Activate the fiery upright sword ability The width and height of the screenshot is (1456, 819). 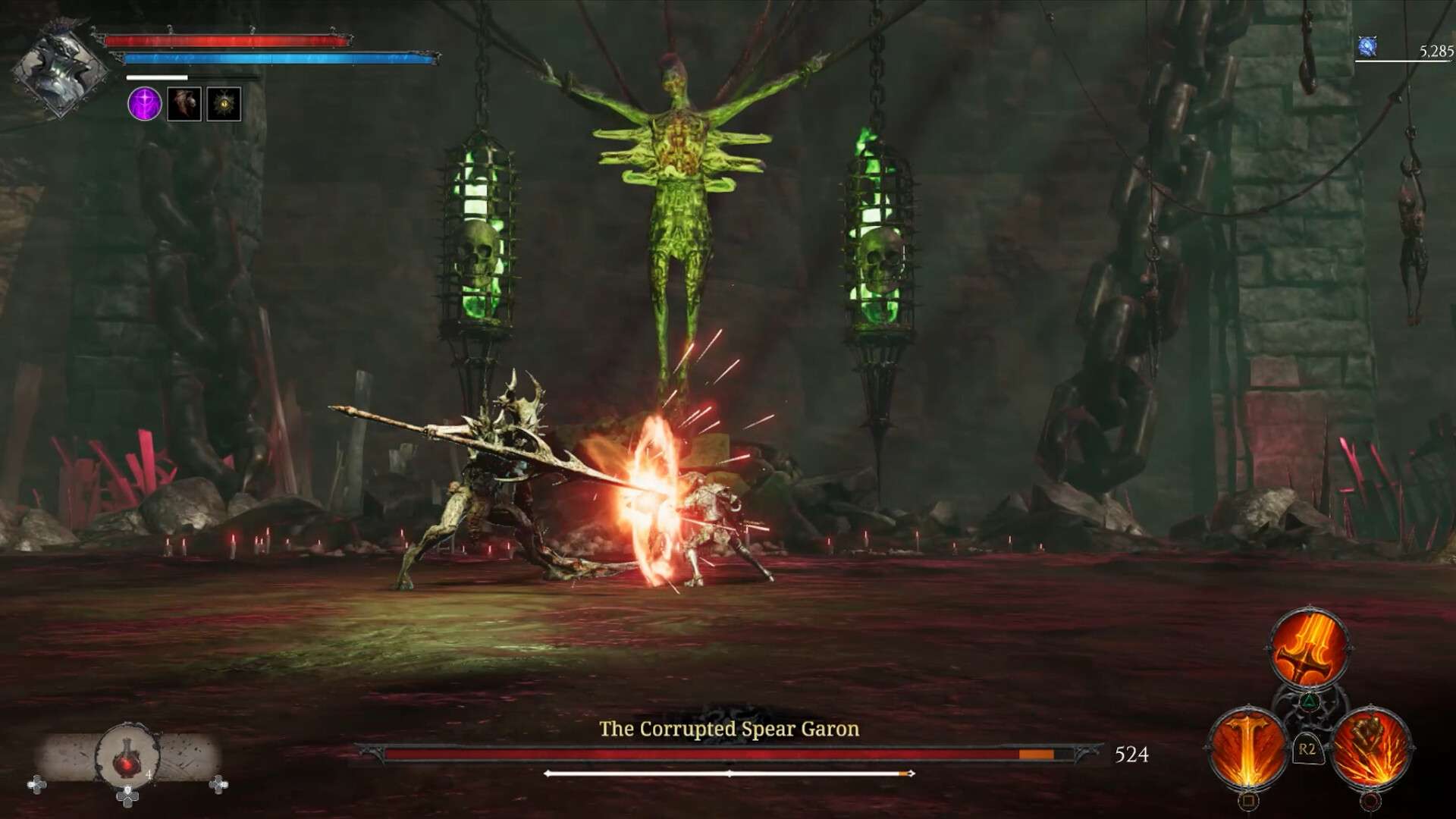pos(1247,748)
